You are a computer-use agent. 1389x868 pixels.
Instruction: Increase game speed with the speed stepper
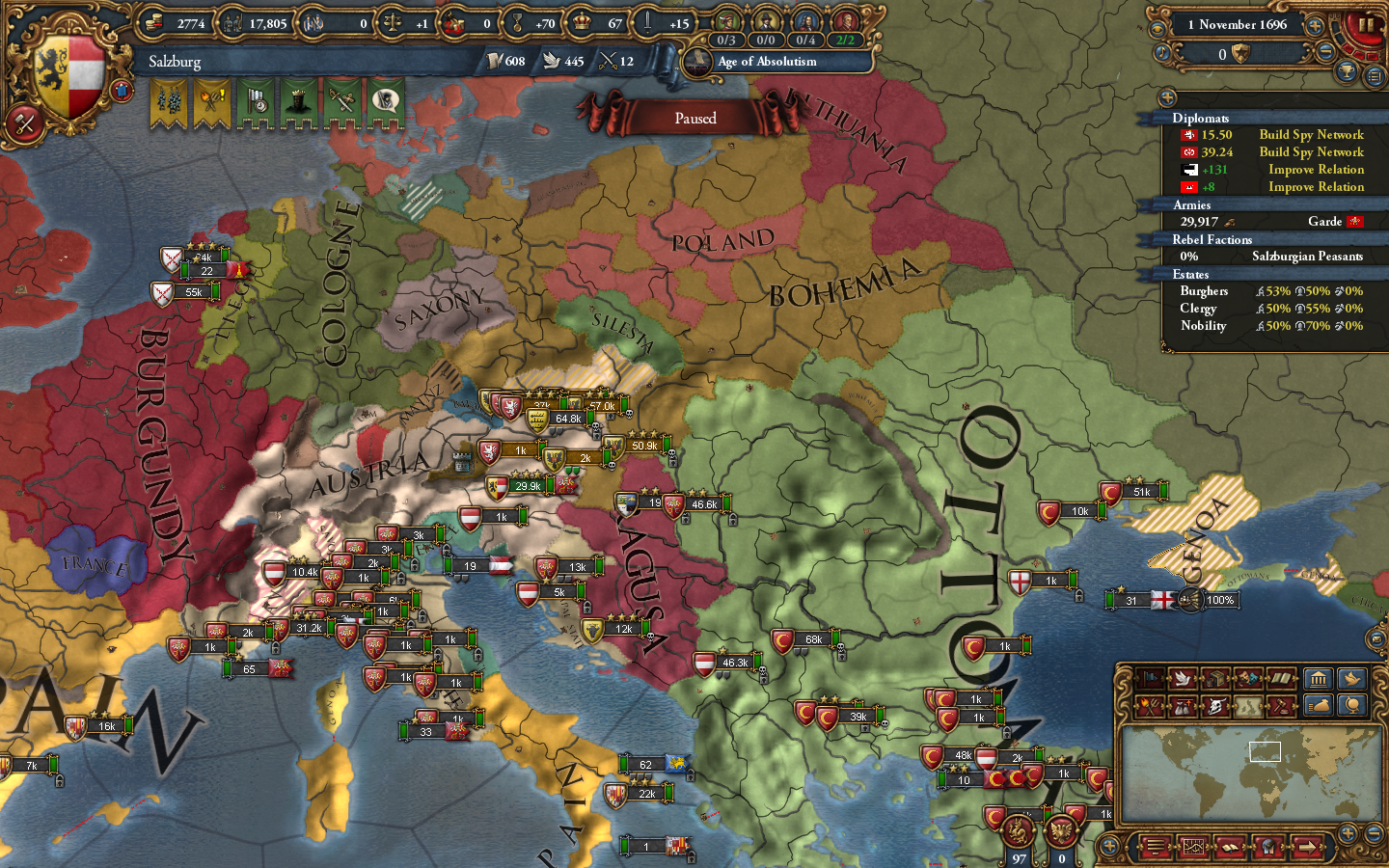pos(1315,26)
